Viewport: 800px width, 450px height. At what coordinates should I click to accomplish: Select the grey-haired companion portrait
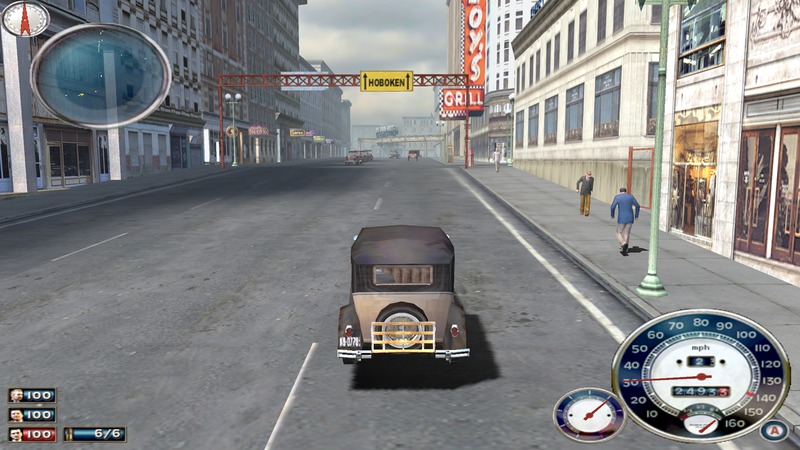pyautogui.click(x=17, y=396)
